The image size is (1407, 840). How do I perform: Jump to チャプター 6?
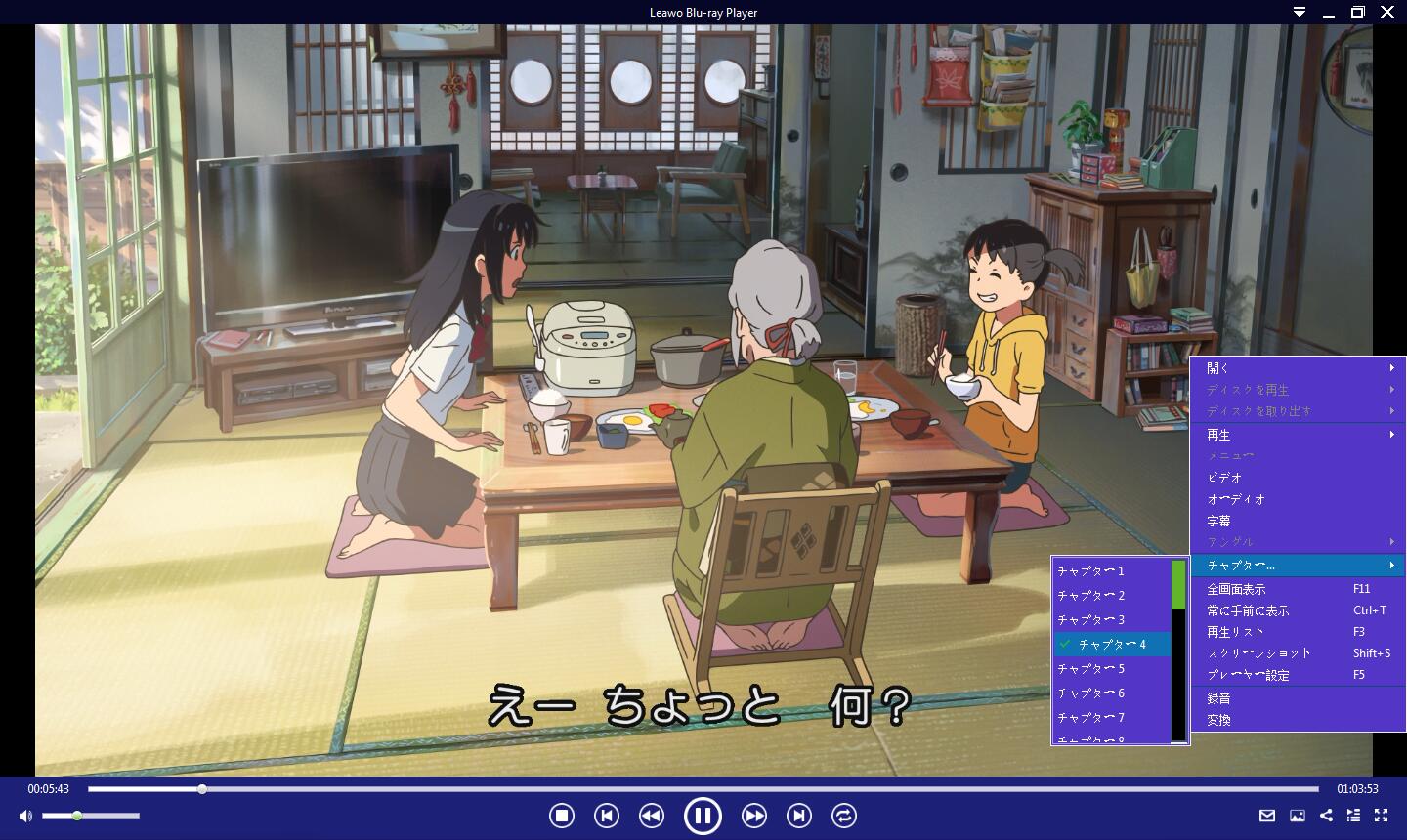(1091, 693)
